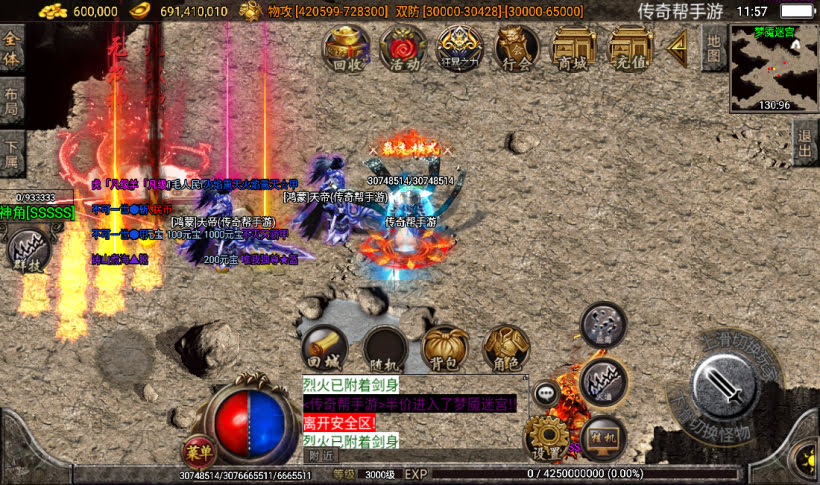Open the 背包 backpack
This screenshot has height=485, width=820.
[x=445, y=348]
